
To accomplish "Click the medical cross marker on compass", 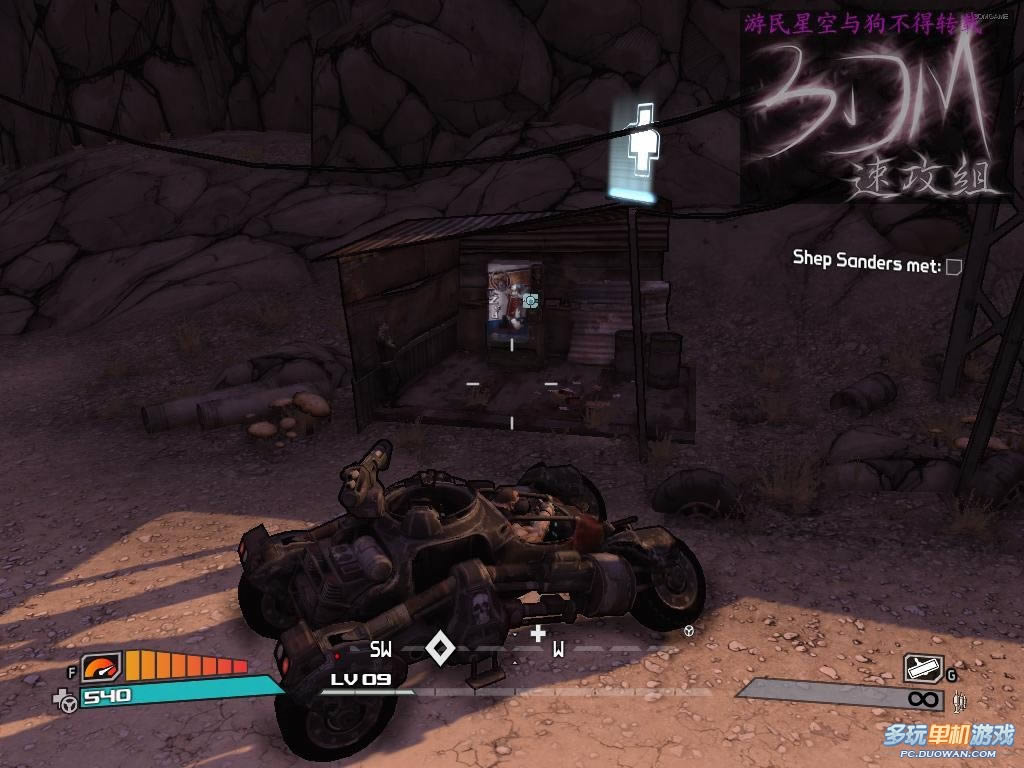I will tap(538, 633).
